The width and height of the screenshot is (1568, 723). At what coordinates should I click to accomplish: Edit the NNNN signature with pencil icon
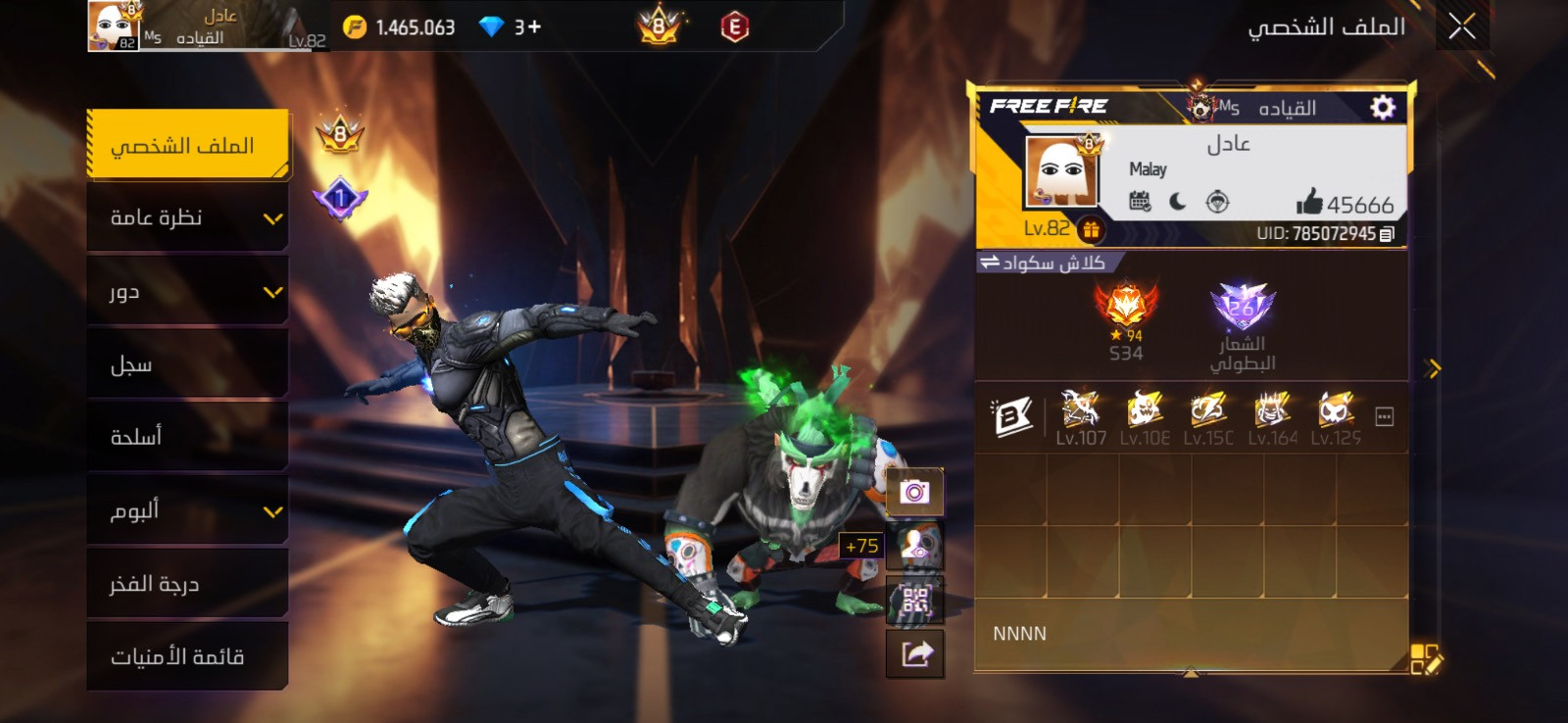(1426, 659)
